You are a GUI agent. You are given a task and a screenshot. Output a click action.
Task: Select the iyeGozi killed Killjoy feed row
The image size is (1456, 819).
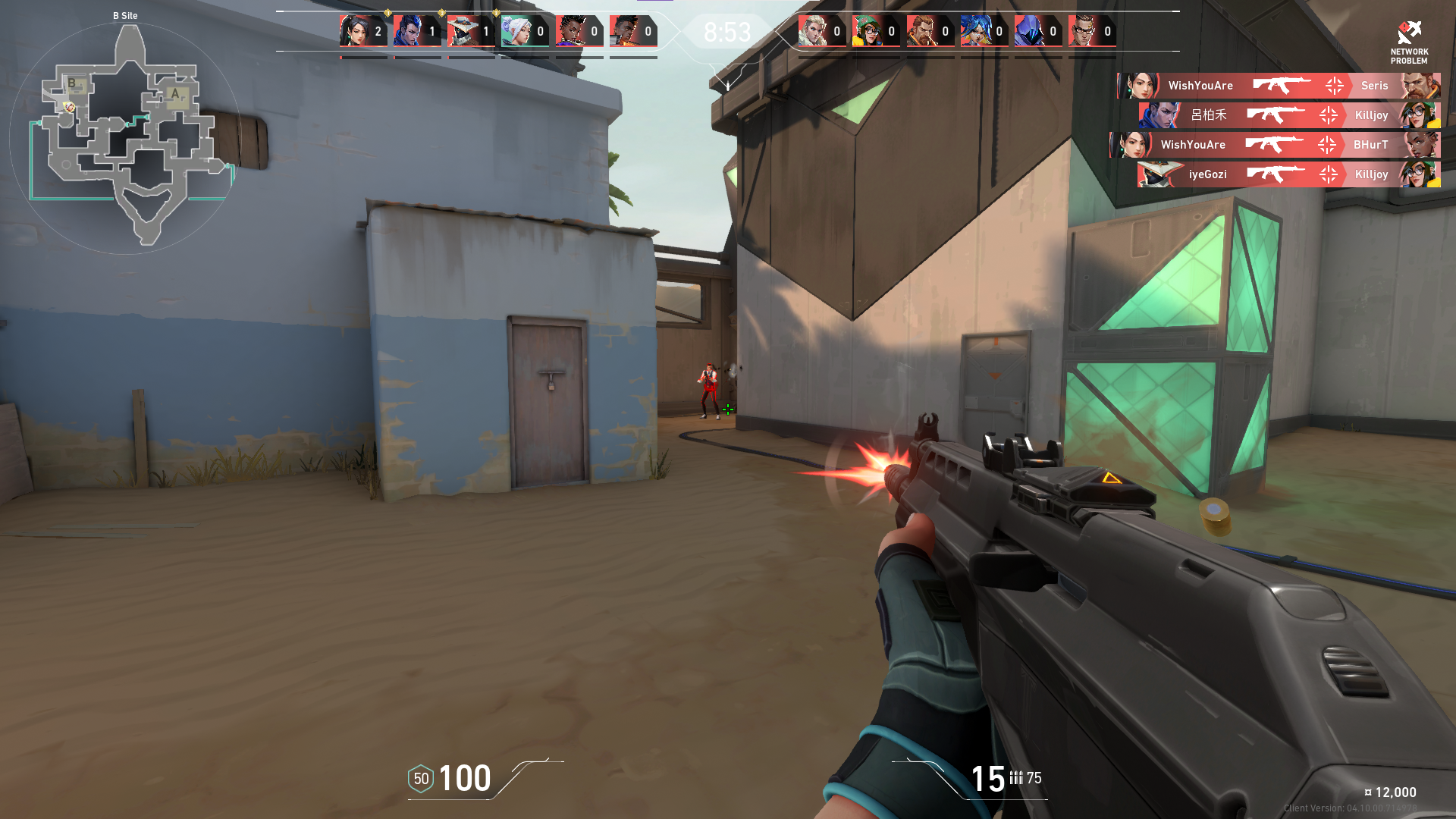coord(1288,174)
